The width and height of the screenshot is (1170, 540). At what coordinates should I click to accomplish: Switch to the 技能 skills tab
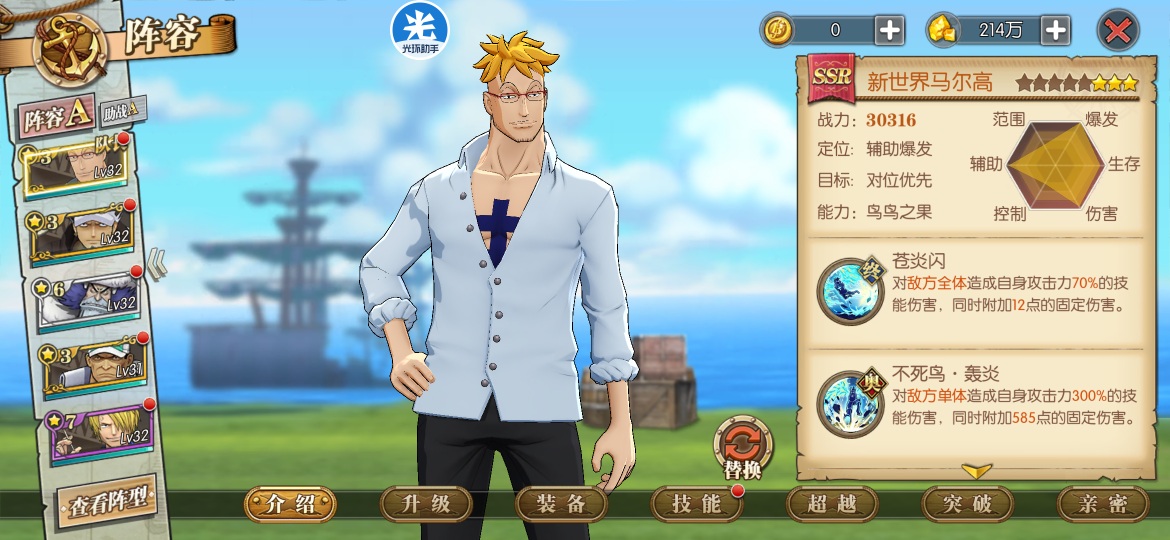696,504
